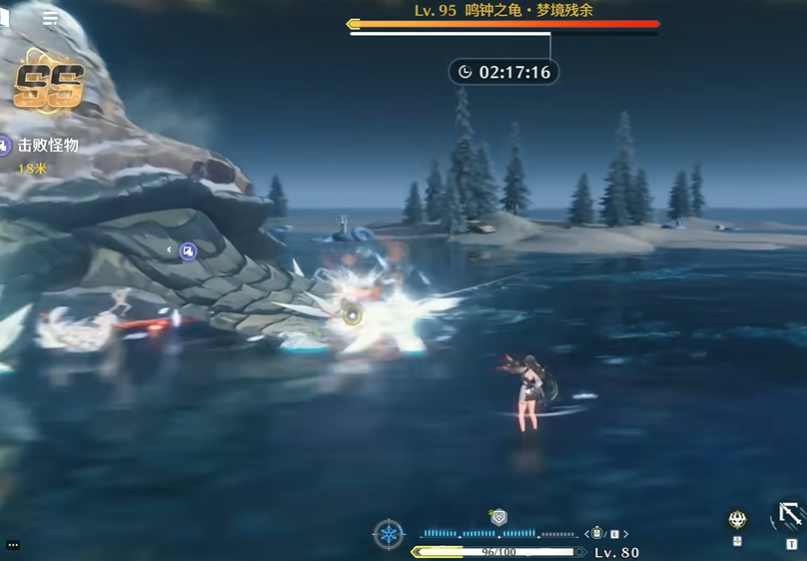Click the 击败怪物 objective tracker
Screen dimensions: 807x561
[x=46, y=146]
